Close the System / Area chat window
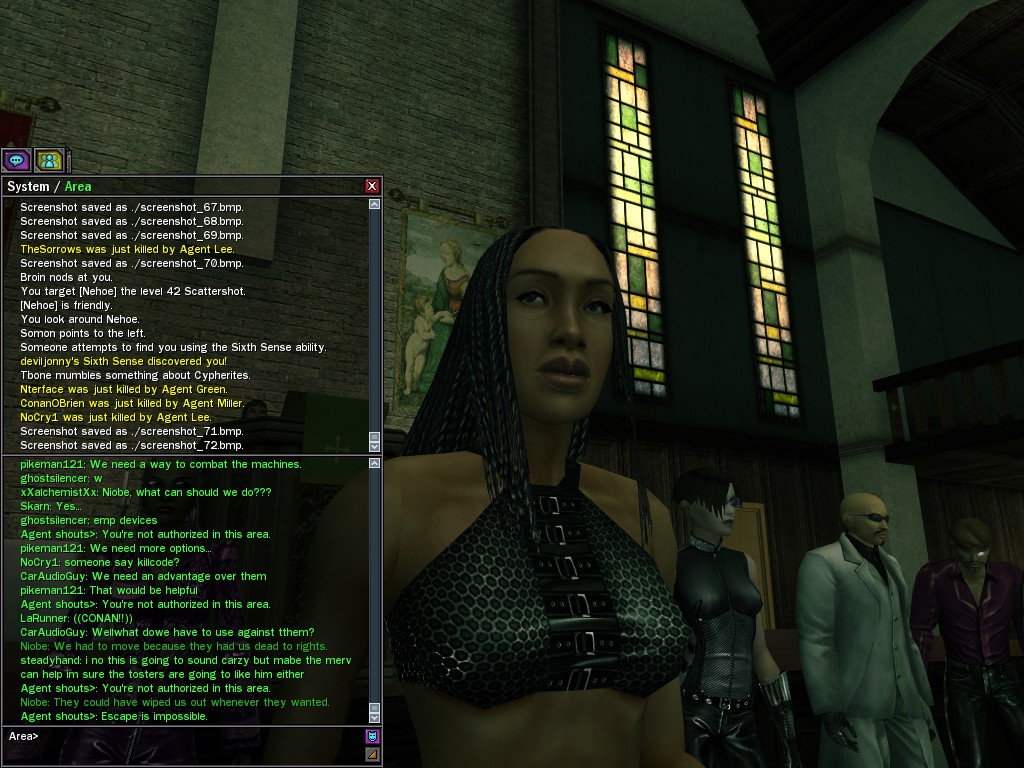 coord(372,186)
